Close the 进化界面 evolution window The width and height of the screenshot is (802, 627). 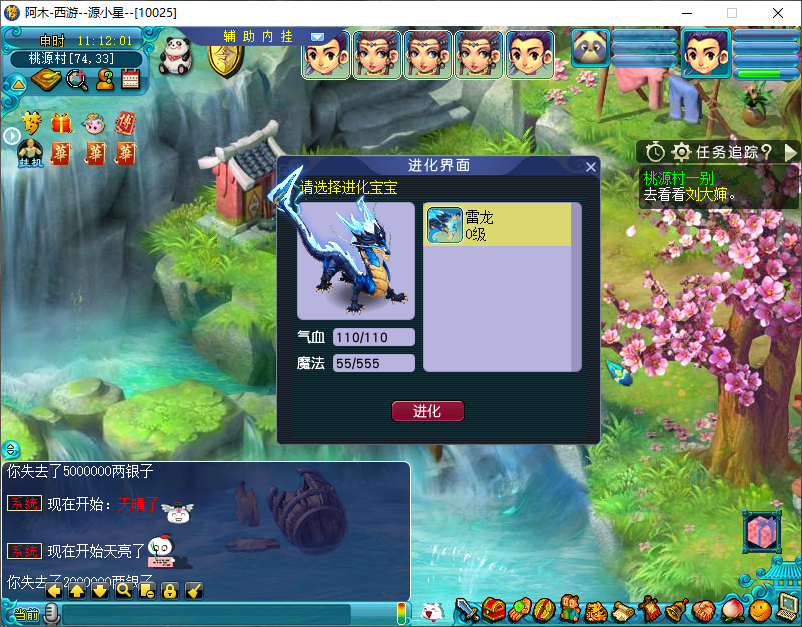(x=591, y=167)
